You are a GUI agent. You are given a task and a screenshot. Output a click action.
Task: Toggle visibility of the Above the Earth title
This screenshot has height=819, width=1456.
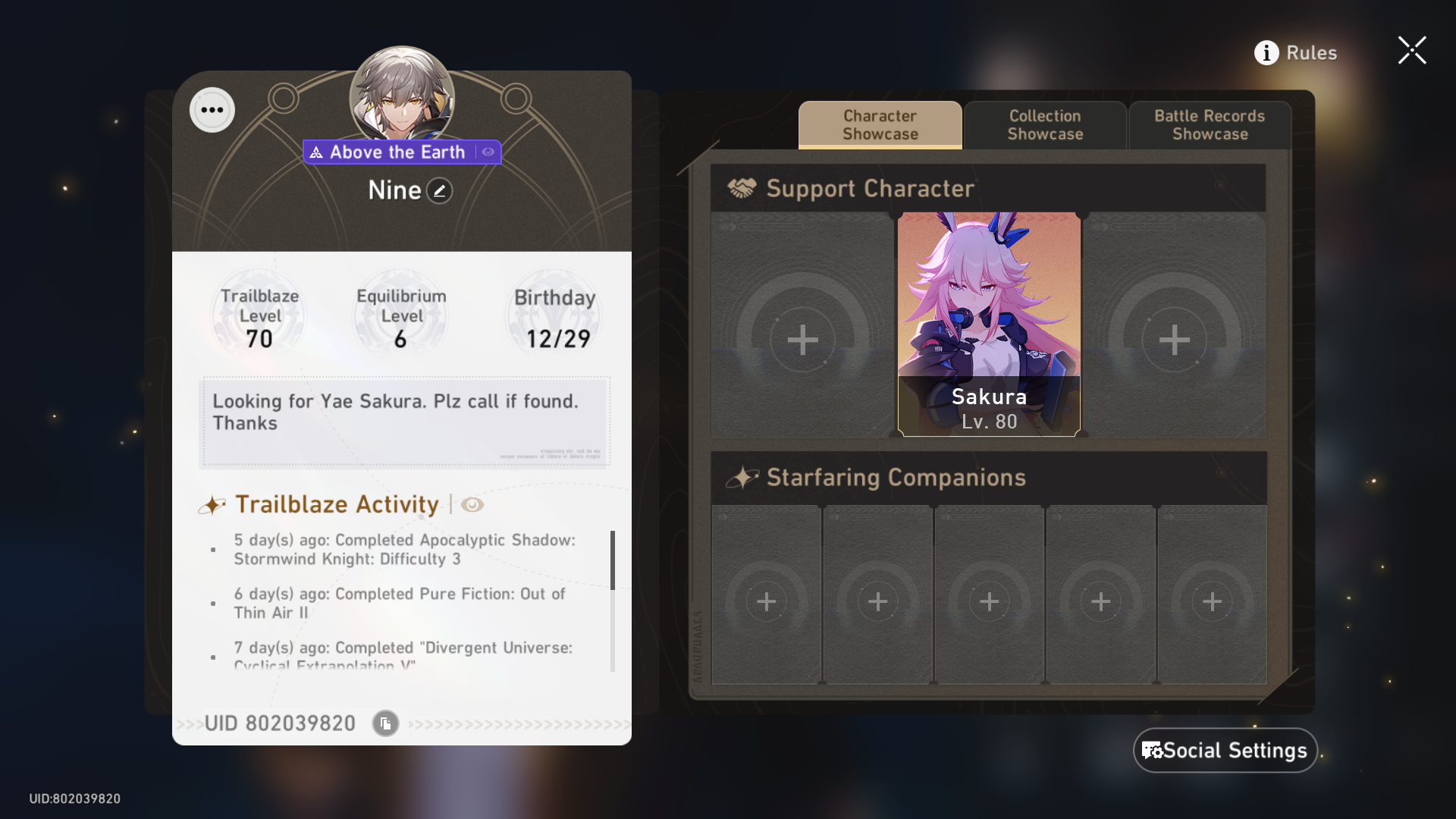(488, 152)
